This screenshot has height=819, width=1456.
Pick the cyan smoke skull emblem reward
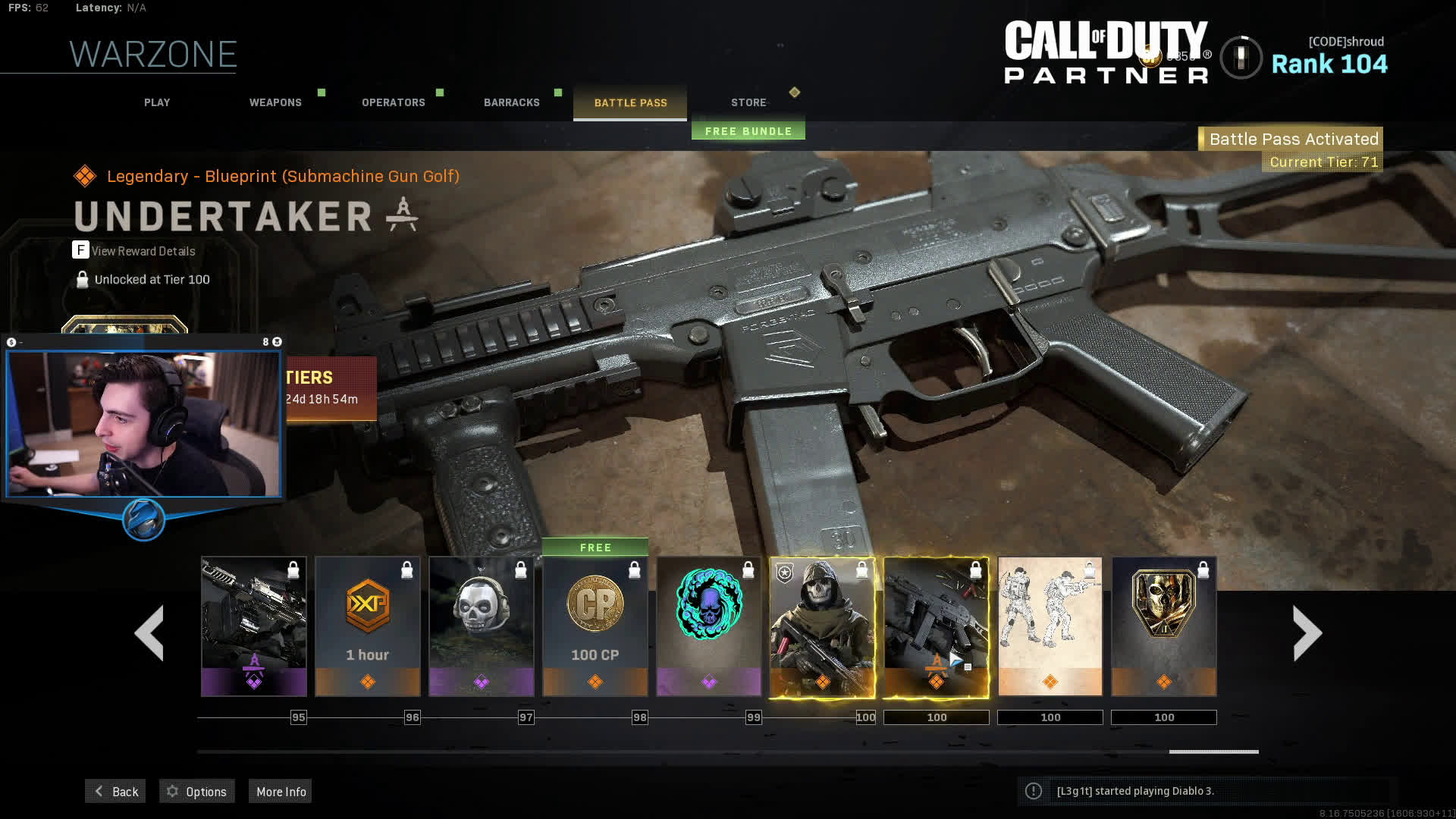click(709, 626)
